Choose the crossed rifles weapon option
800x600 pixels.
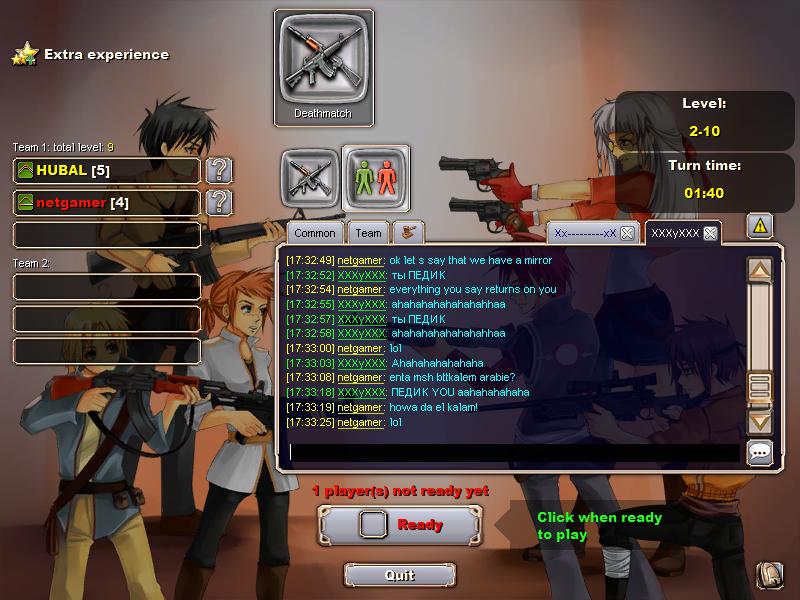point(309,177)
